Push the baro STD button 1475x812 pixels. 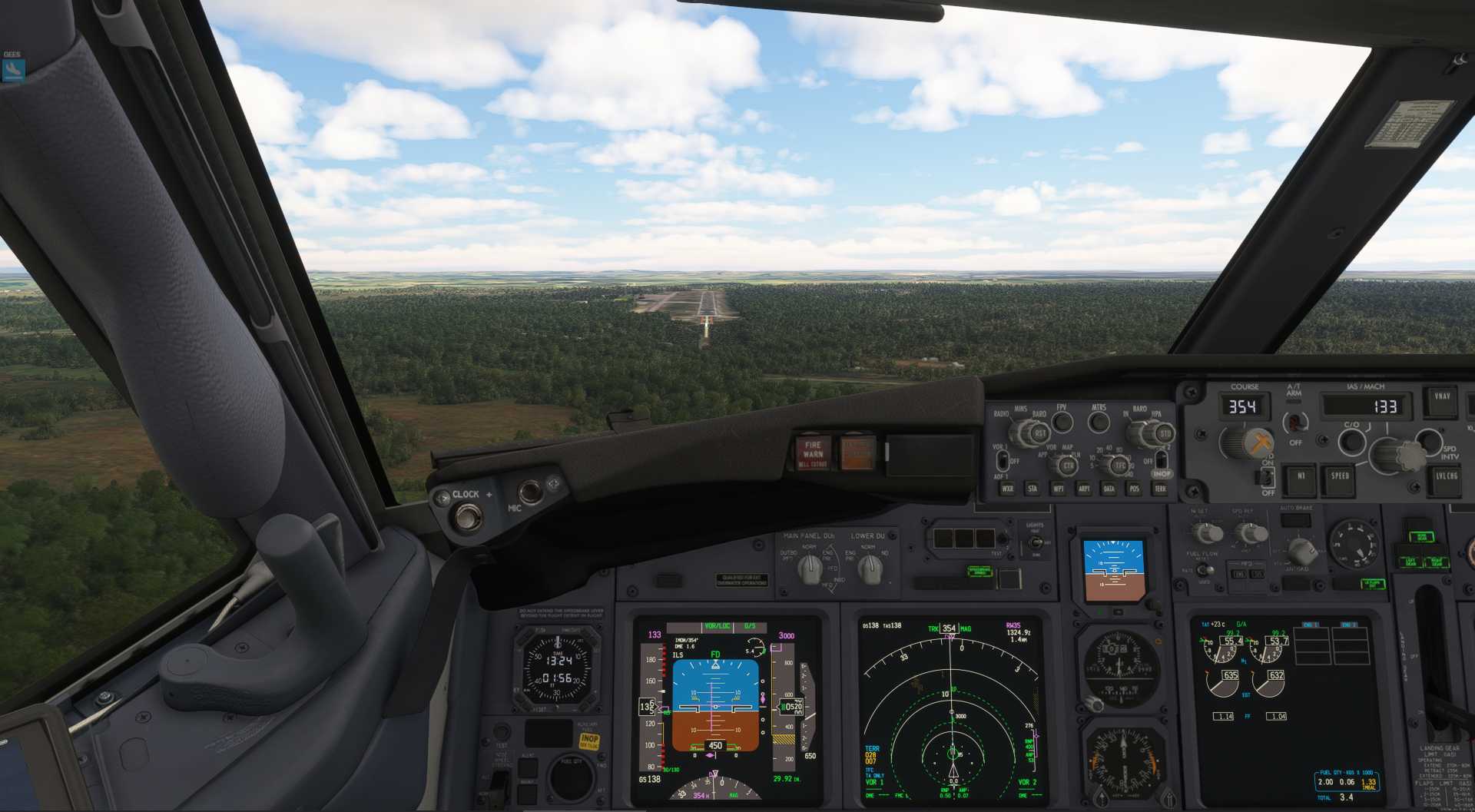coord(1165,434)
